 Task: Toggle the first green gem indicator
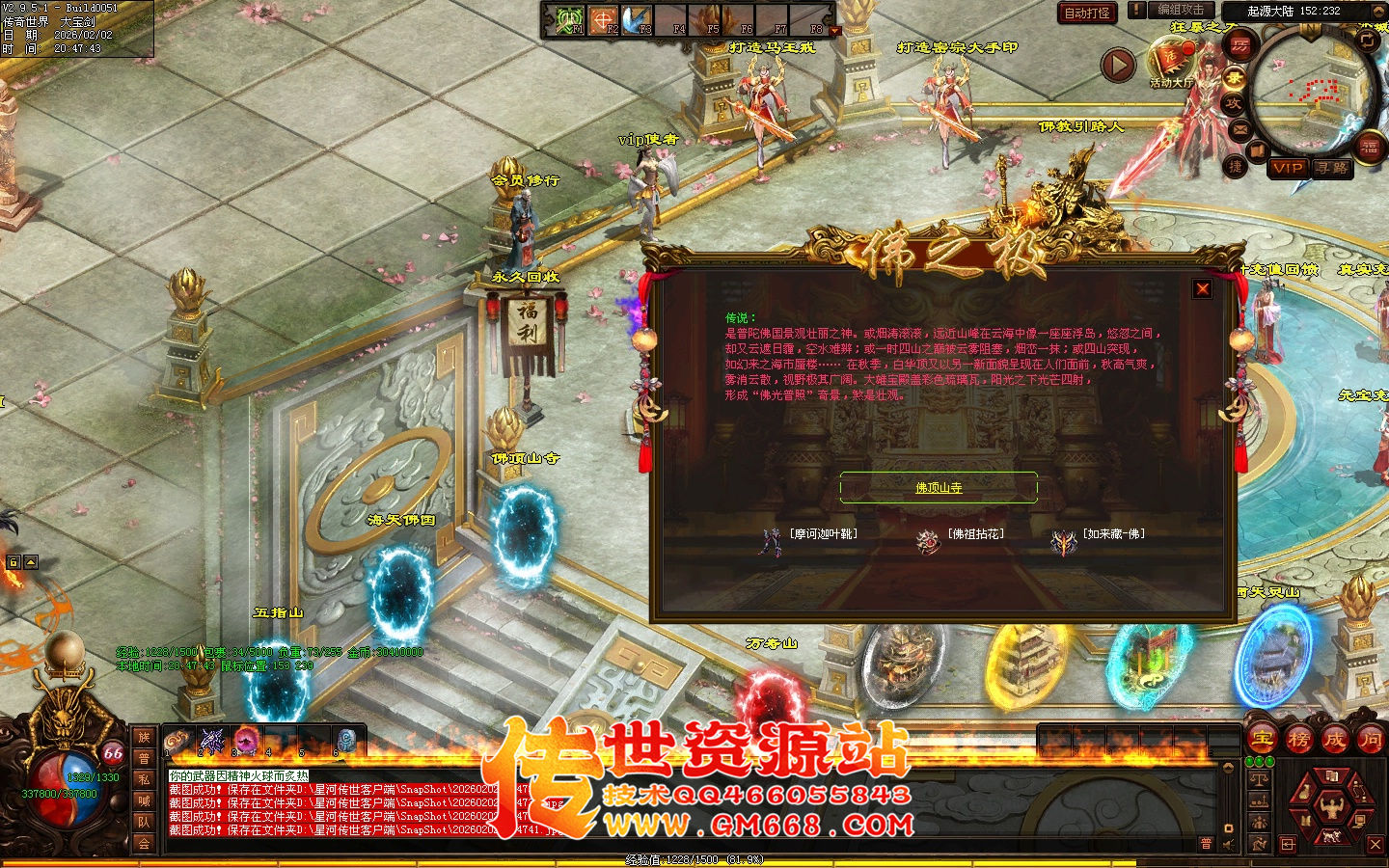(1249, 761)
